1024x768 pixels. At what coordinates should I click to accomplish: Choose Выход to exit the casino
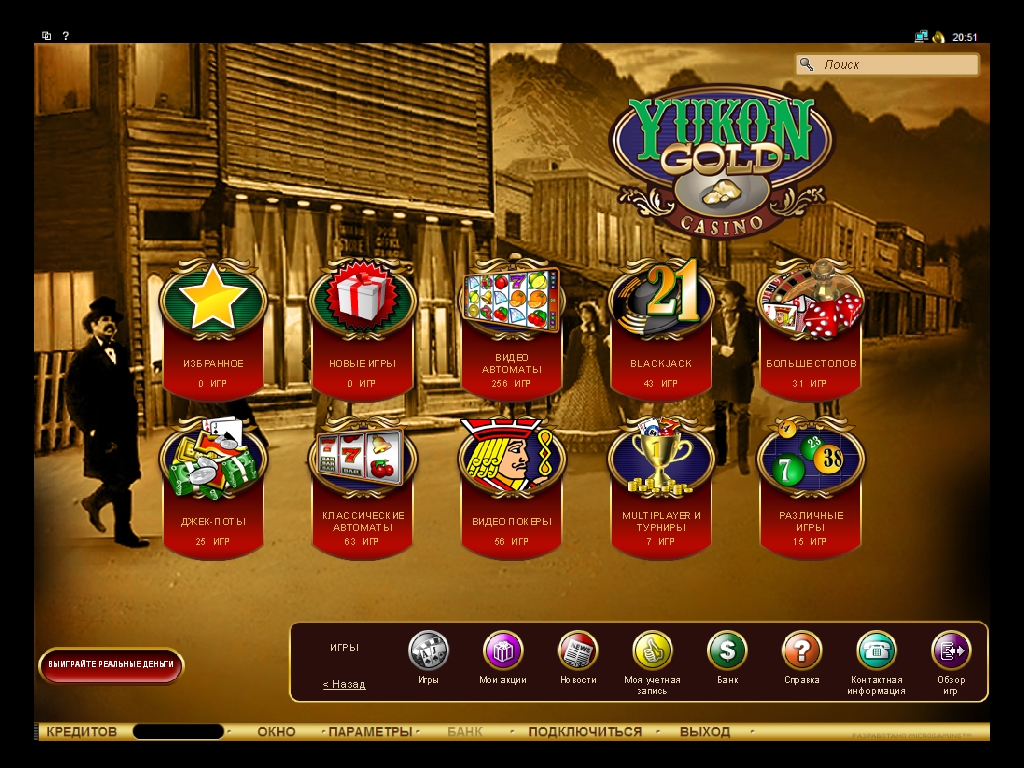(705, 732)
